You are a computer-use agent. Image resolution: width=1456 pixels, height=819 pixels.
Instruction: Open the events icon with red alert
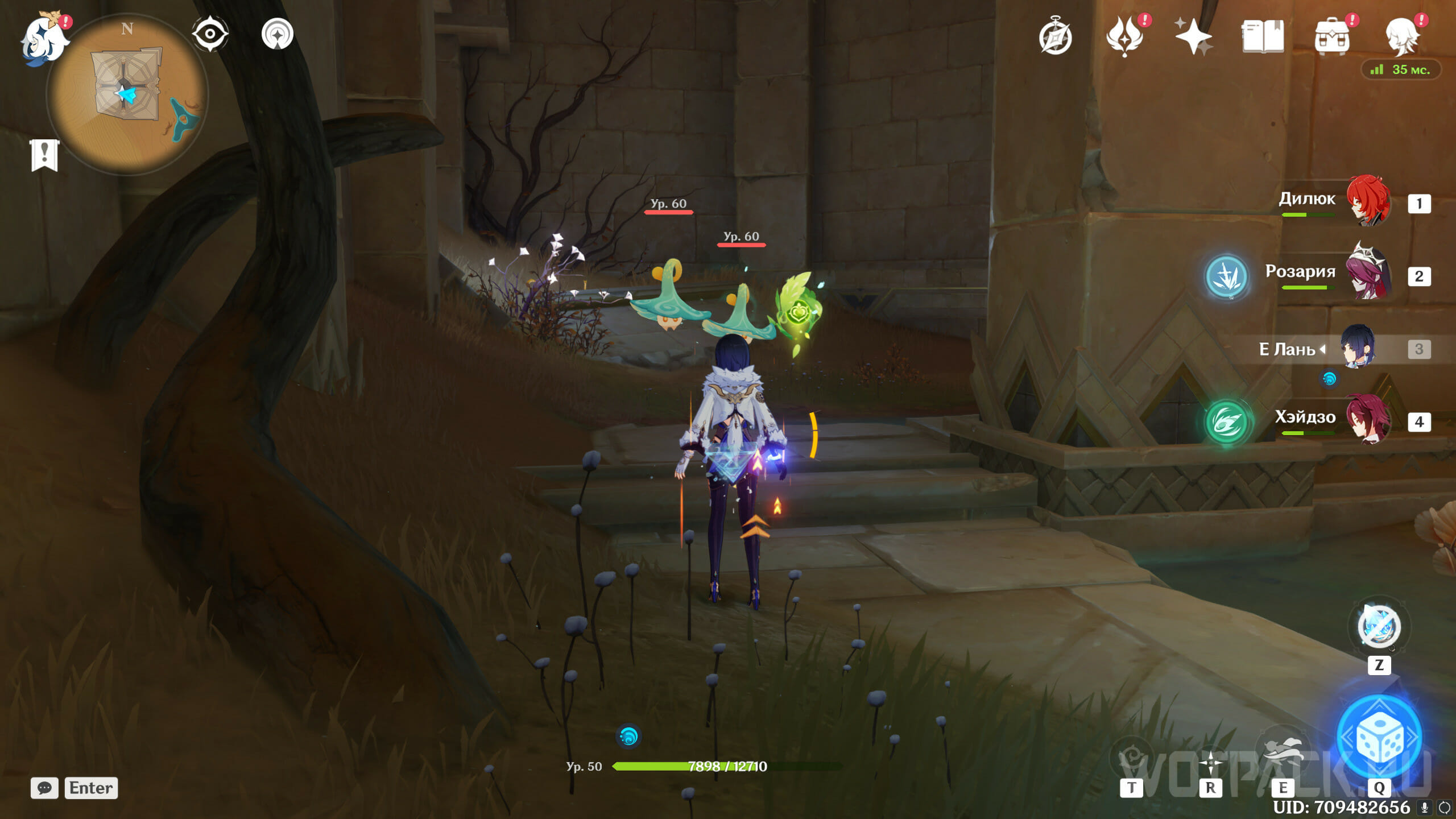tap(1125, 36)
